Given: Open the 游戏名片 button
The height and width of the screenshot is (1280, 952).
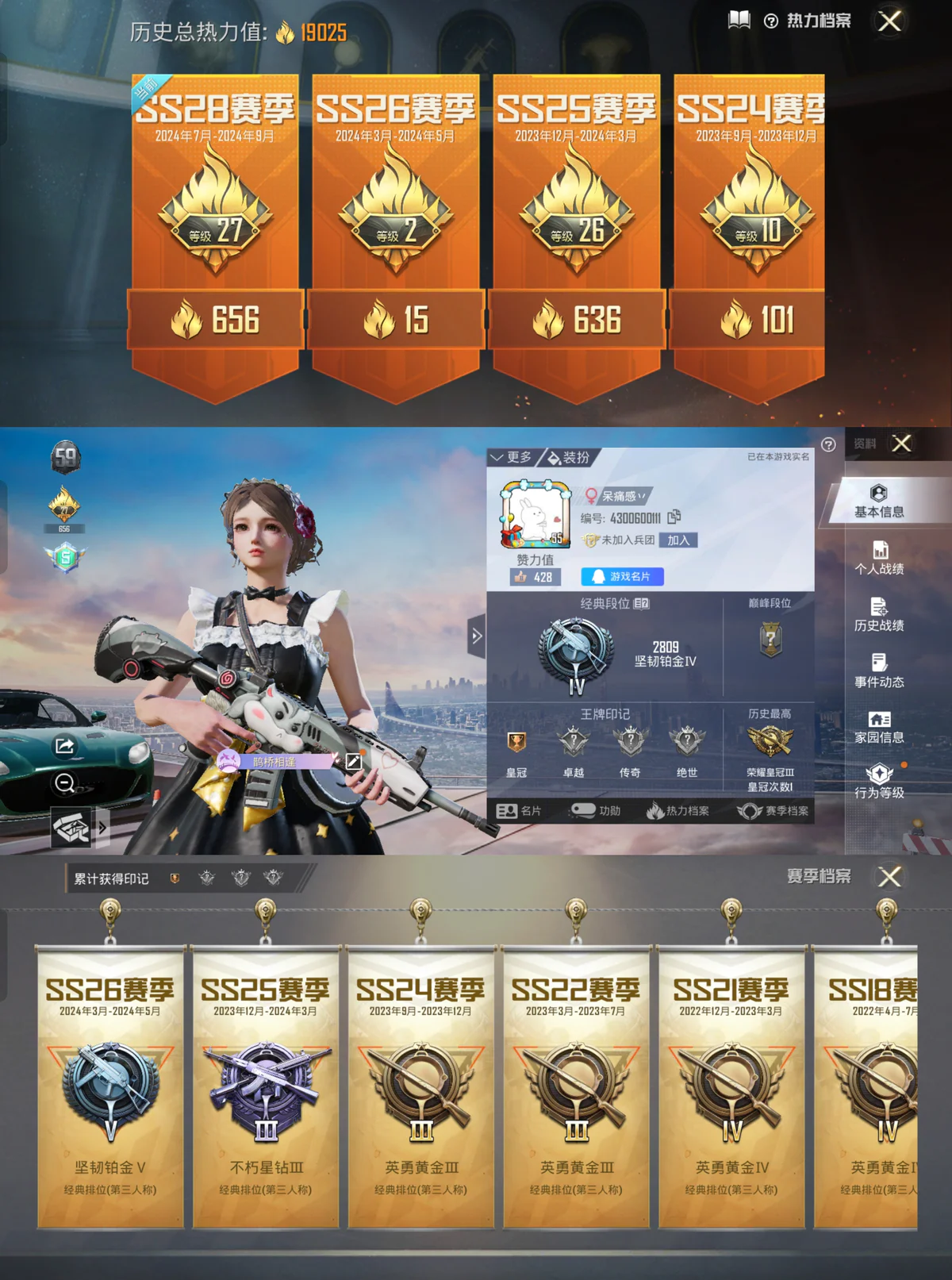Looking at the screenshot, I should tap(622, 577).
